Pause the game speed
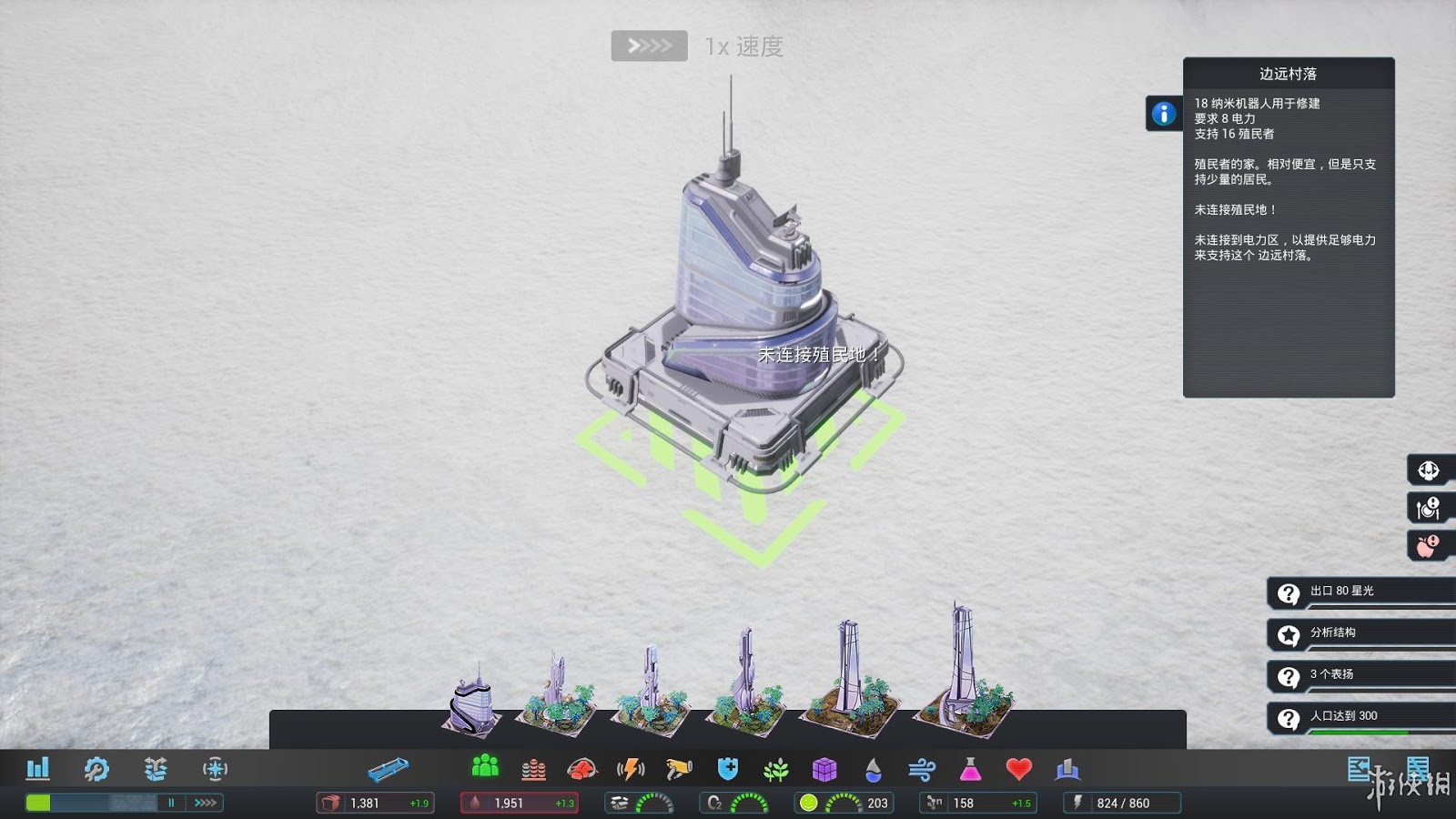This screenshot has width=1456, height=819. point(171,803)
